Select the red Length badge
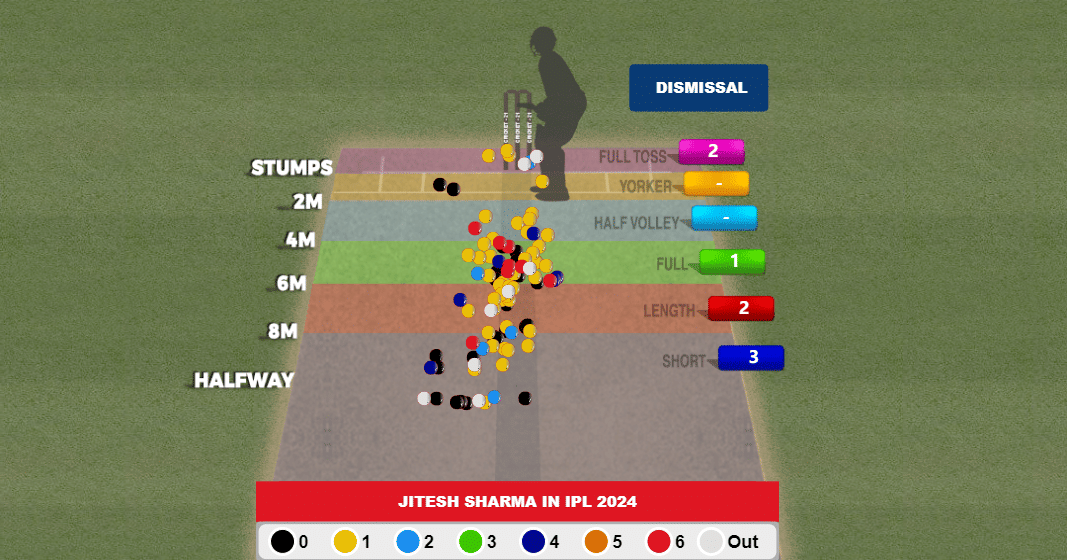Screen dimensions: 1067x560 pos(742,308)
